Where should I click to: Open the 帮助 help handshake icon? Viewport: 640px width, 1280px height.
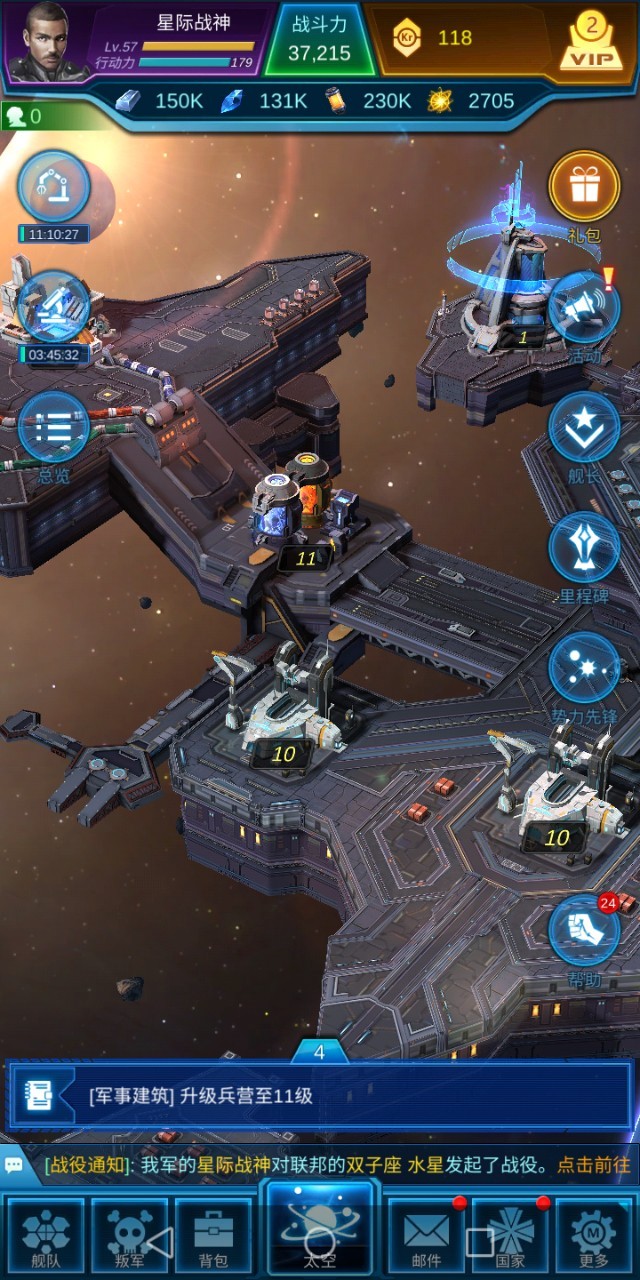[584, 932]
